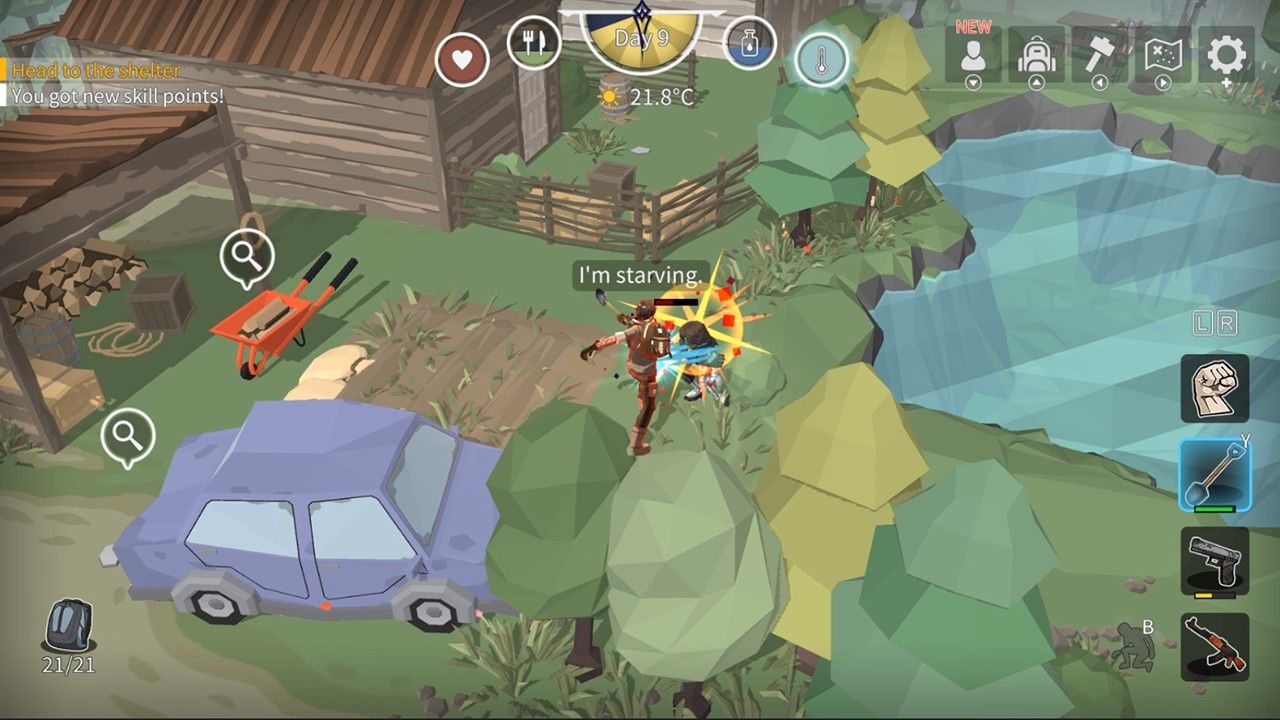Toggle the crouch stance icon
Image resolution: width=1280 pixels, height=720 pixels.
coord(1133,647)
